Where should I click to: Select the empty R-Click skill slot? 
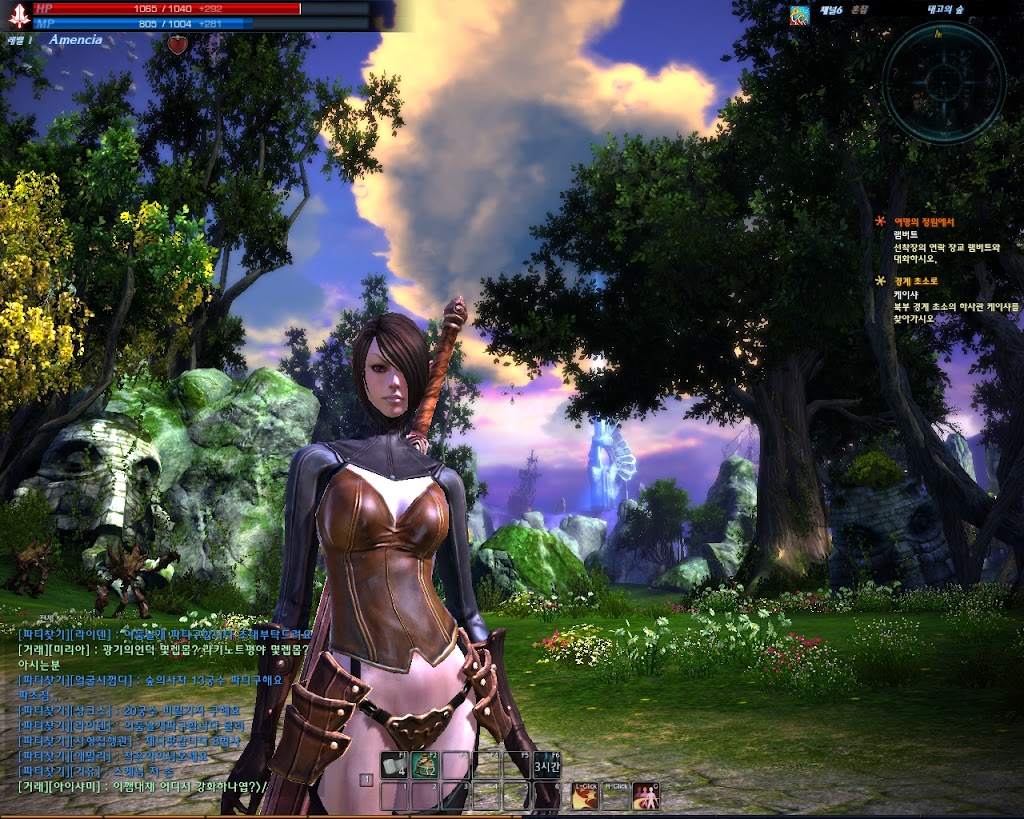615,795
